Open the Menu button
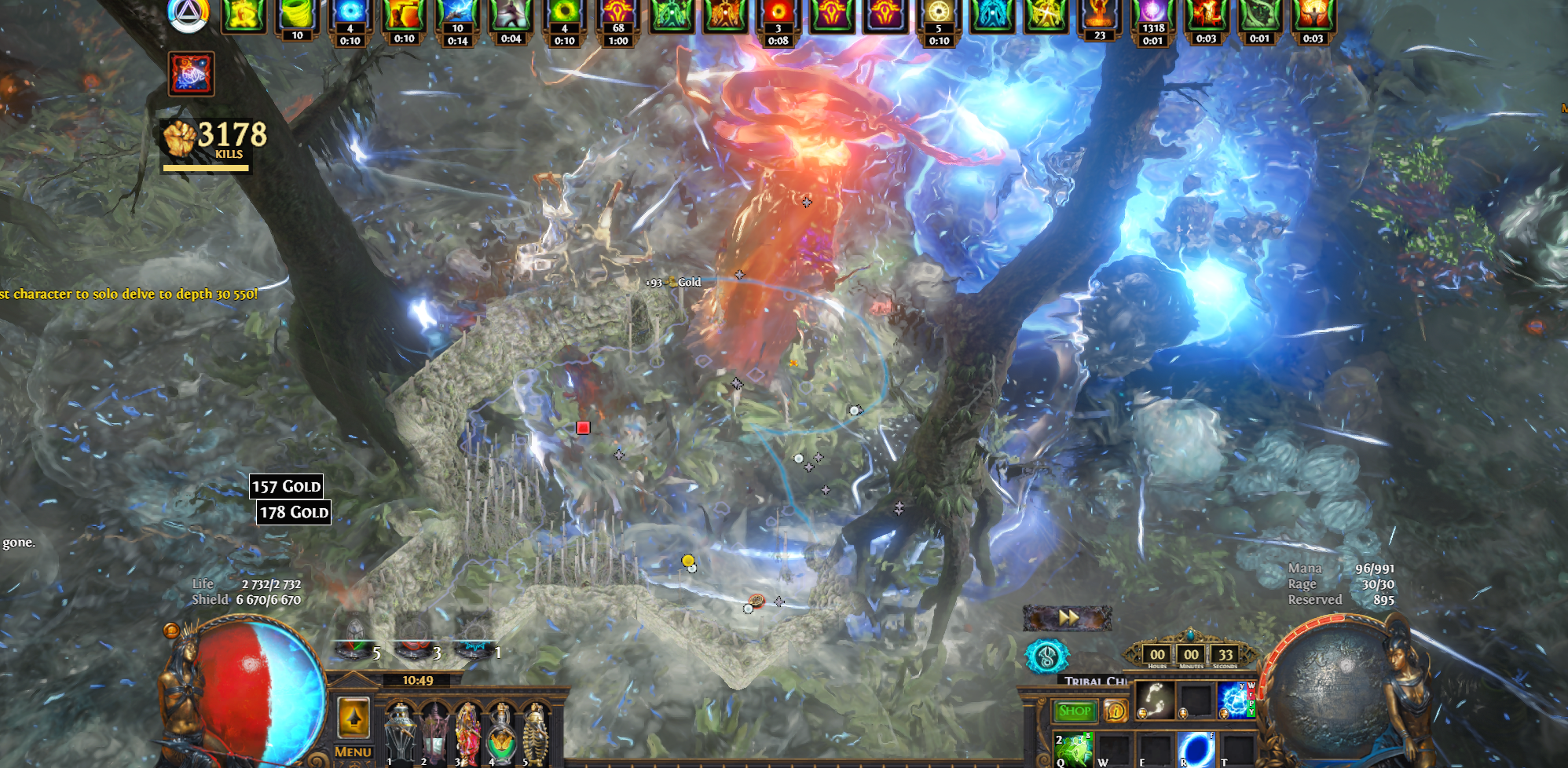1568x768 pixels. (353, 752)
